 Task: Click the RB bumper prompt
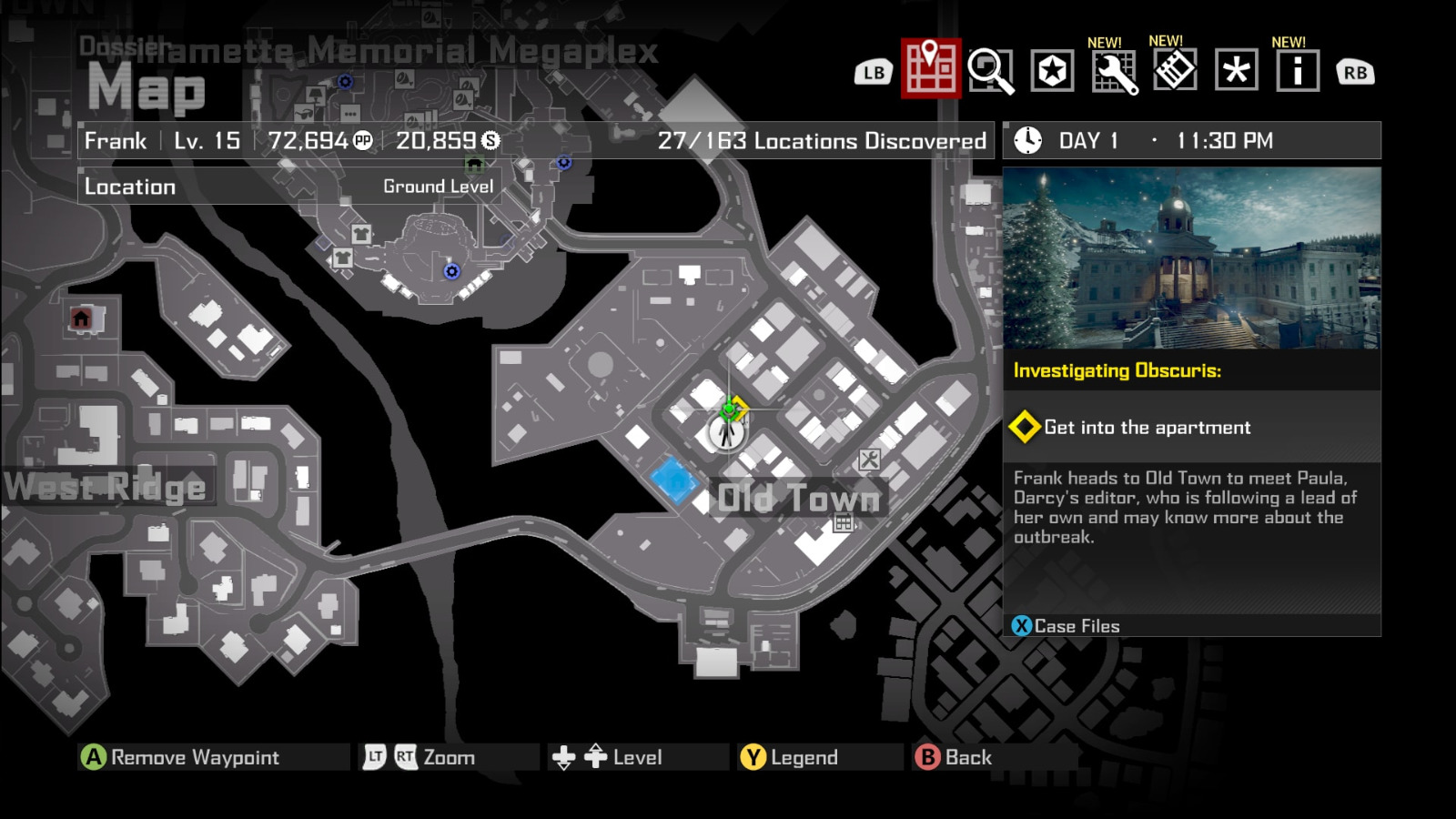pos(1355,71)
